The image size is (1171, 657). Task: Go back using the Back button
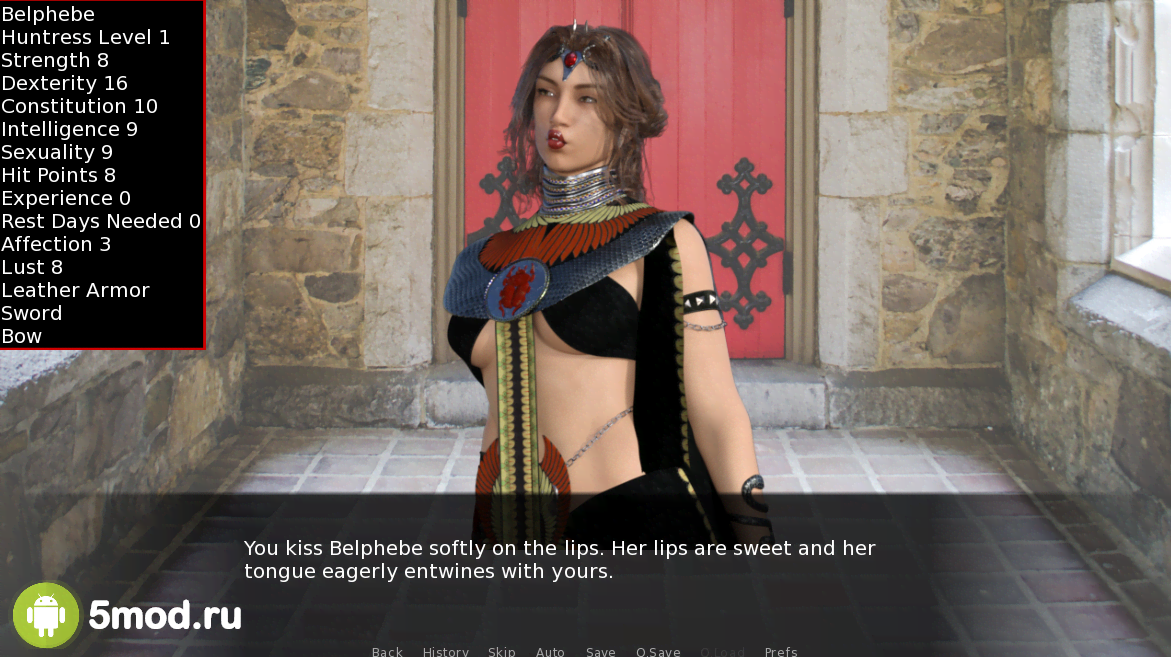point(387,651)
